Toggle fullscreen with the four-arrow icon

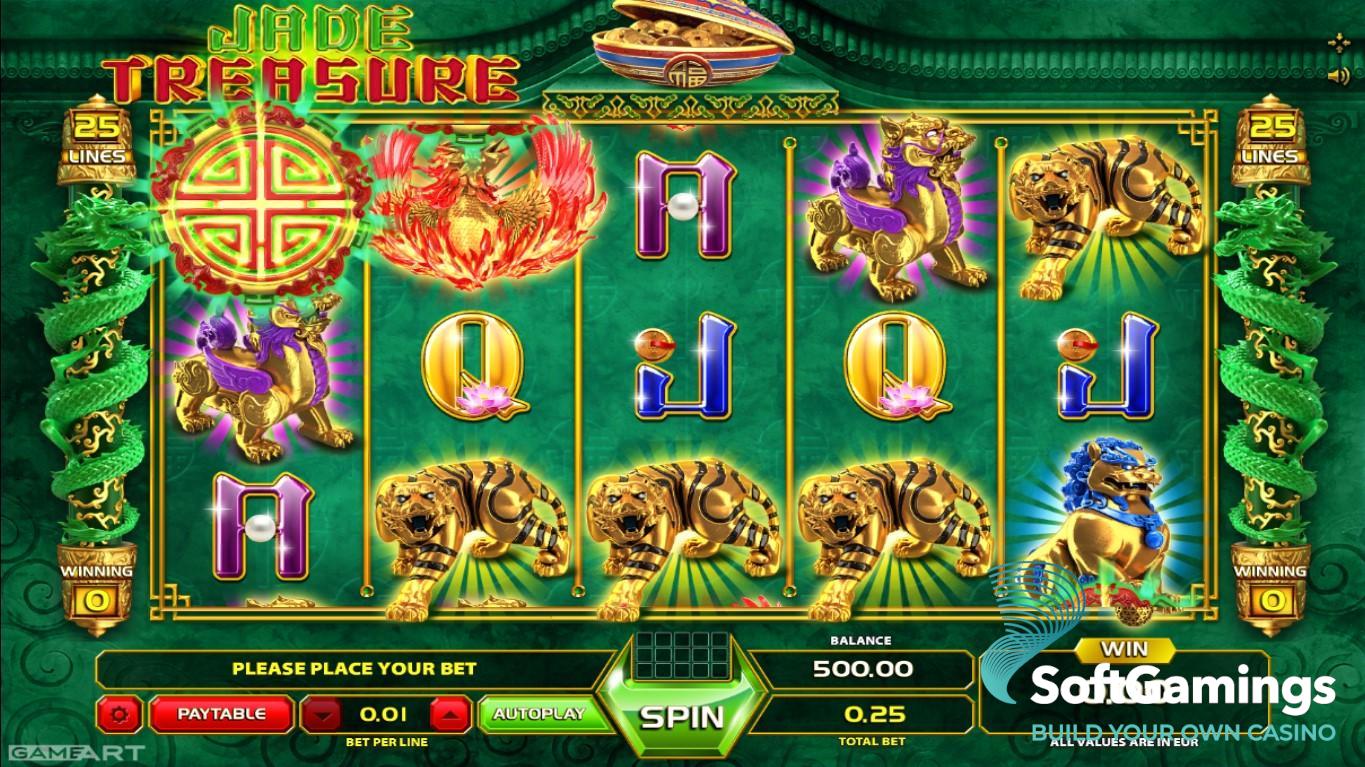click(x=1338, y=43)
